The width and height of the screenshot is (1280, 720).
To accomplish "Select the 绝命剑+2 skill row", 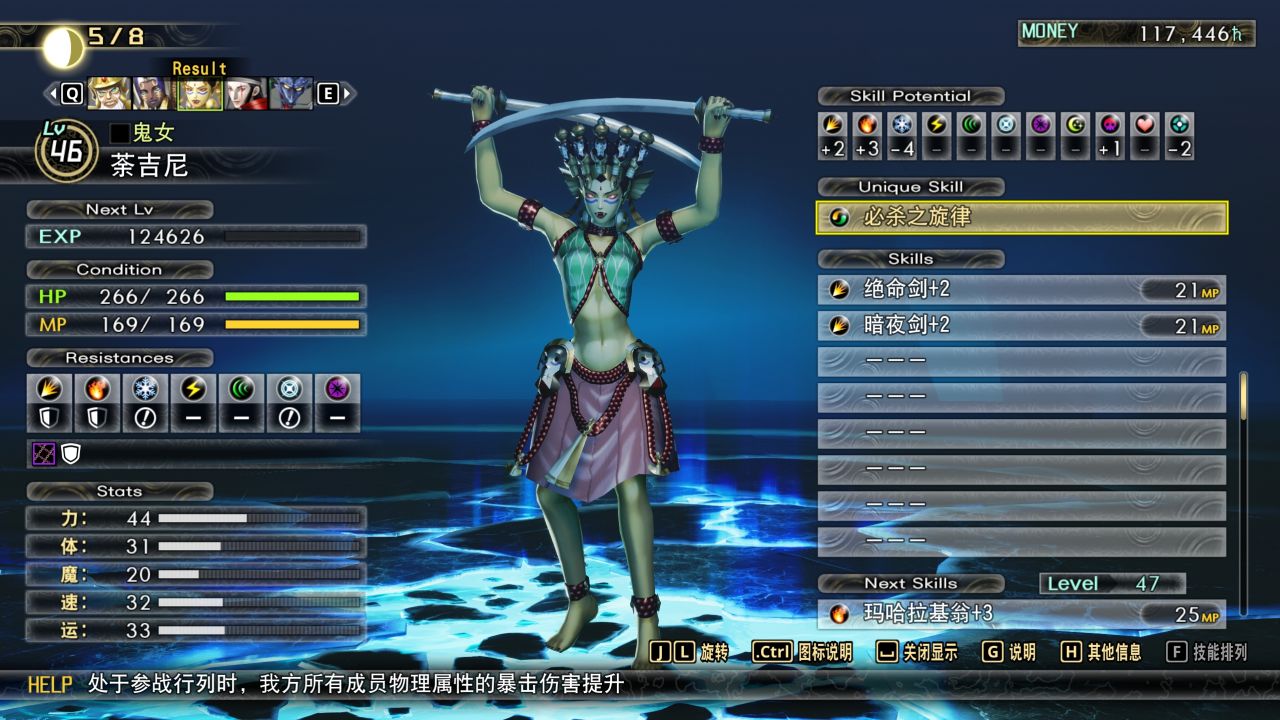I will [x=1021, y=290].
